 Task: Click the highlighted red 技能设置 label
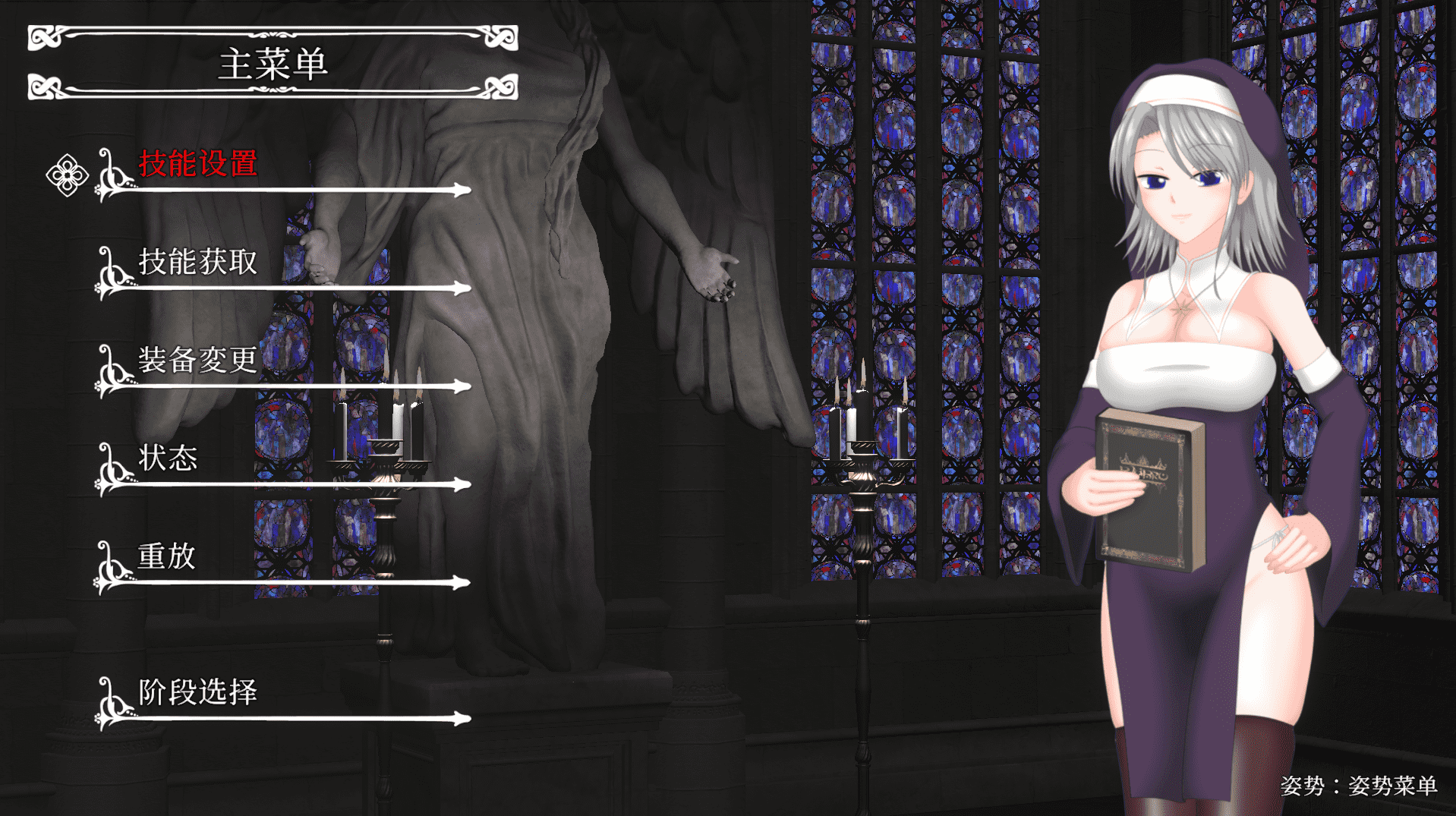(x=197, y=162)
